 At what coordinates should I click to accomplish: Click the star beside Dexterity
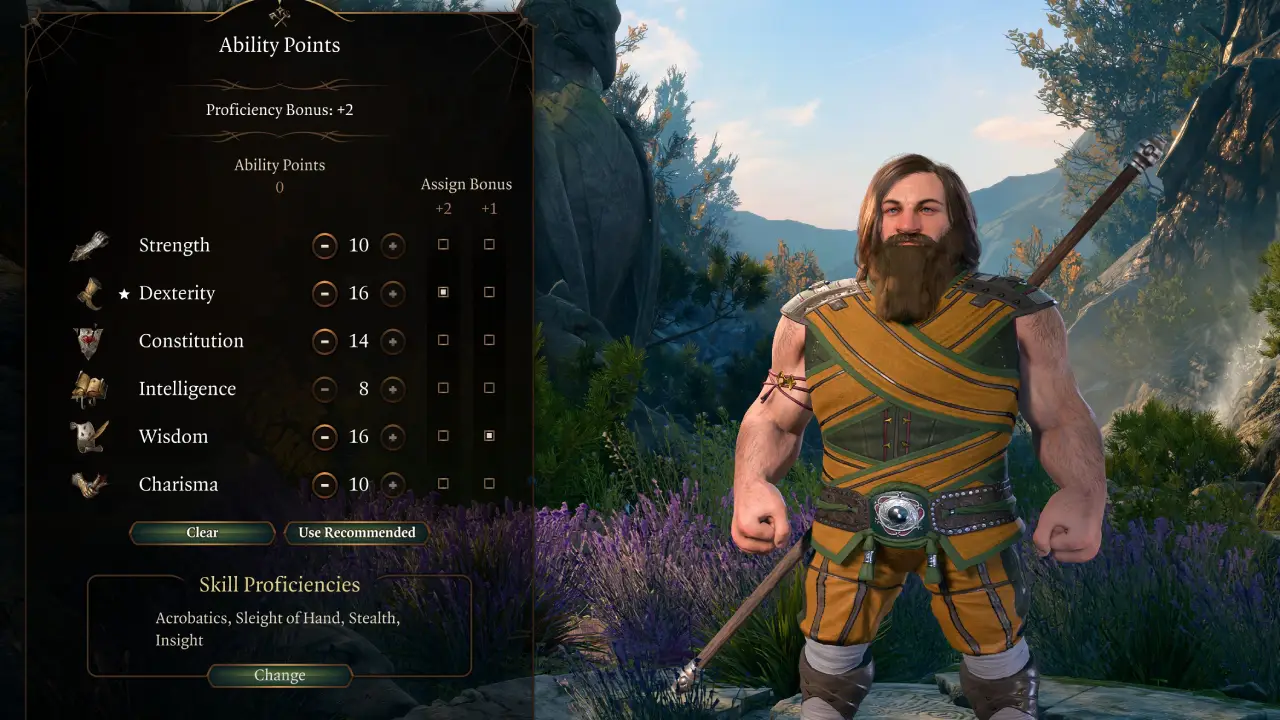pos(122,293)
